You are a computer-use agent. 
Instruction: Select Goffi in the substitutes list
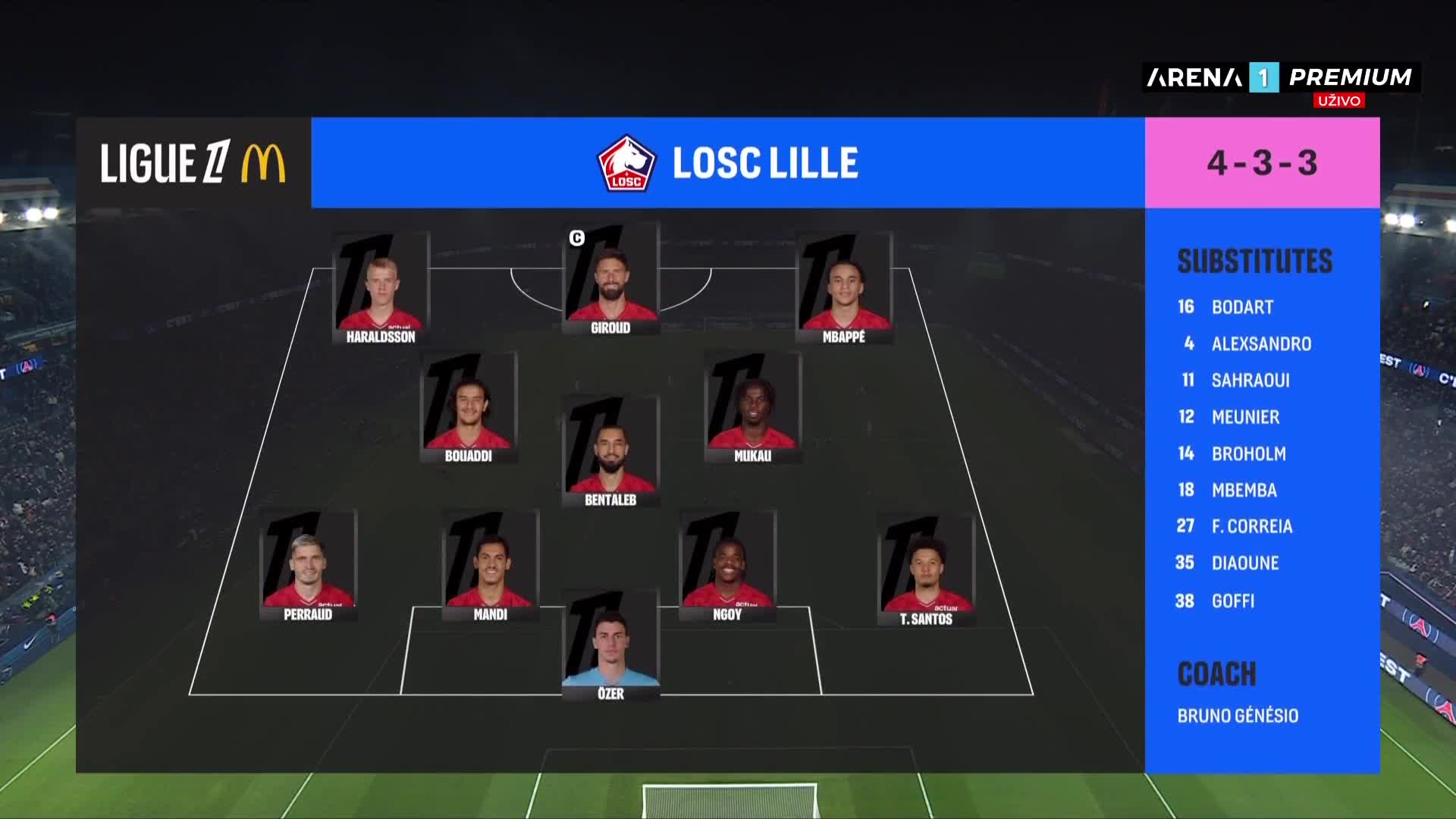[x=1232, y=601]
